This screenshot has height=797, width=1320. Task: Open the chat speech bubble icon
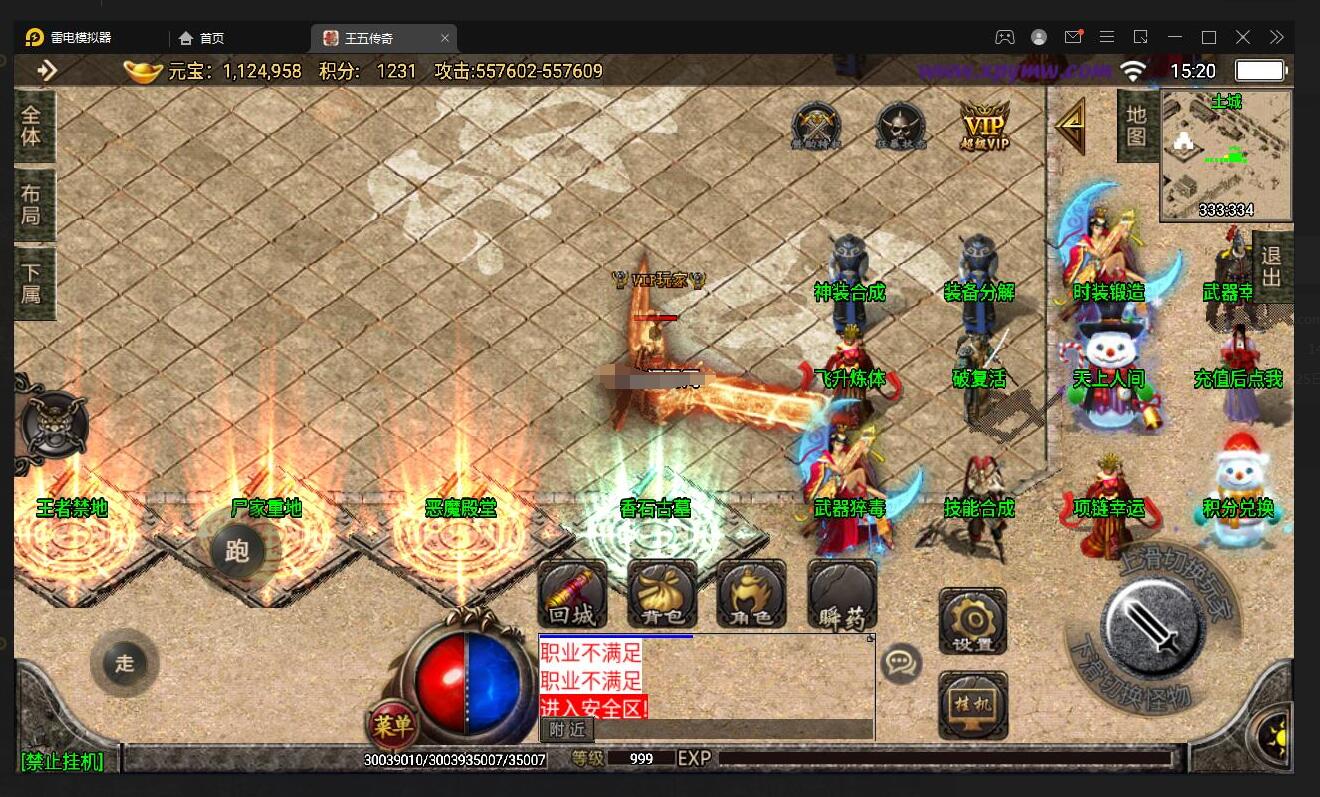901,663
